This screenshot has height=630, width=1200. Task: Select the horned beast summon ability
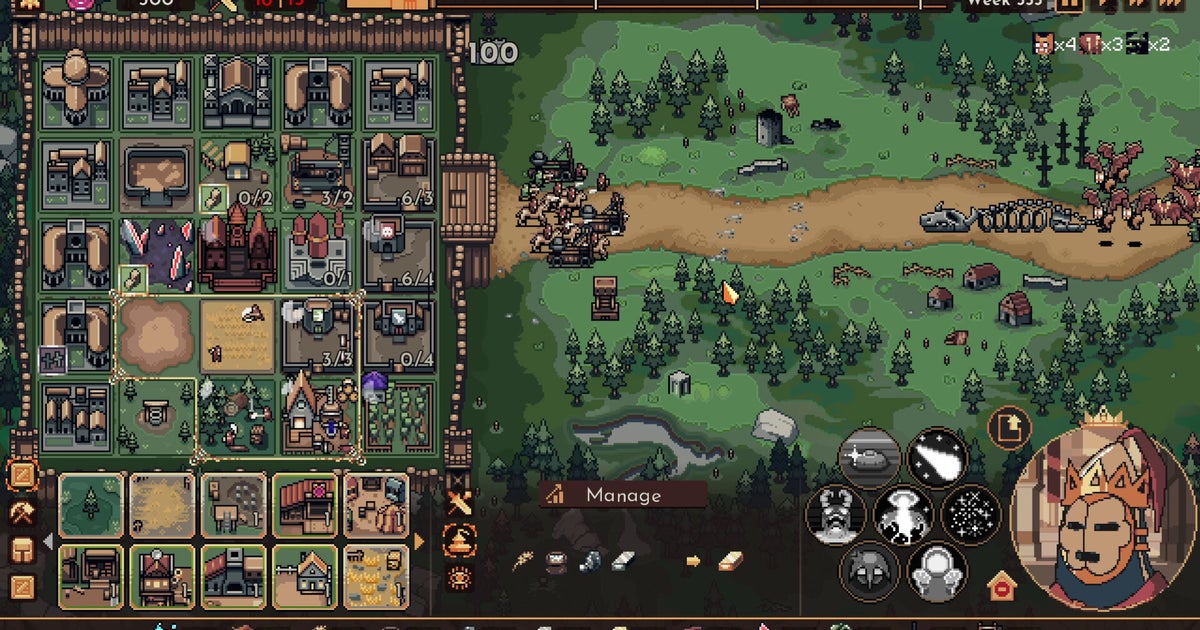click(836, 516)
